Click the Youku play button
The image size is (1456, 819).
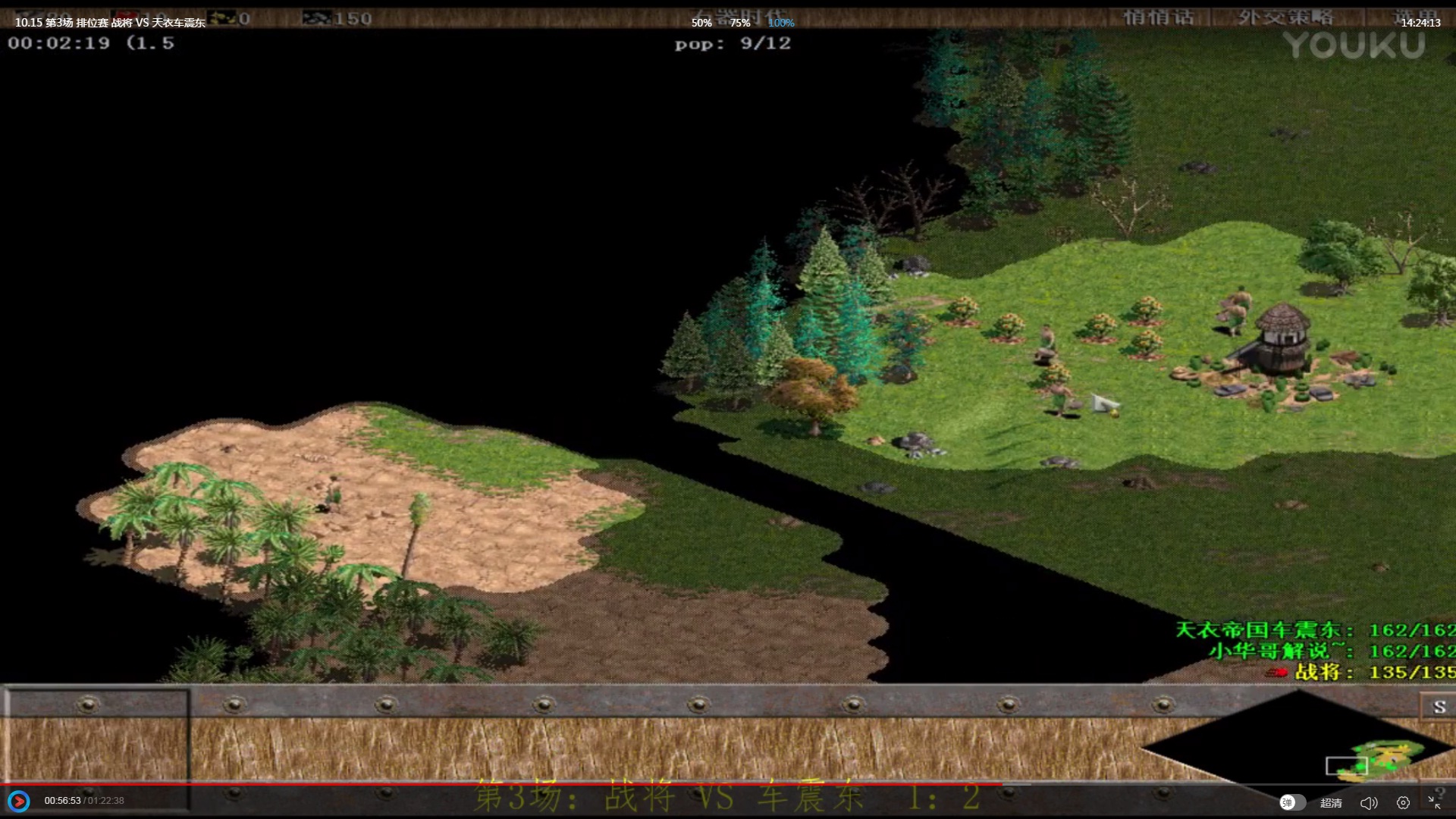pyautogui.click(x=19, y=801)
